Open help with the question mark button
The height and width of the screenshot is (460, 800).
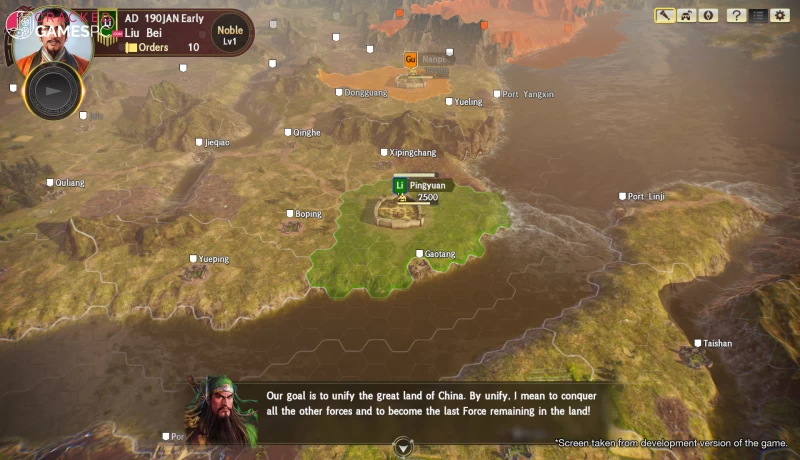pos(736,15)
